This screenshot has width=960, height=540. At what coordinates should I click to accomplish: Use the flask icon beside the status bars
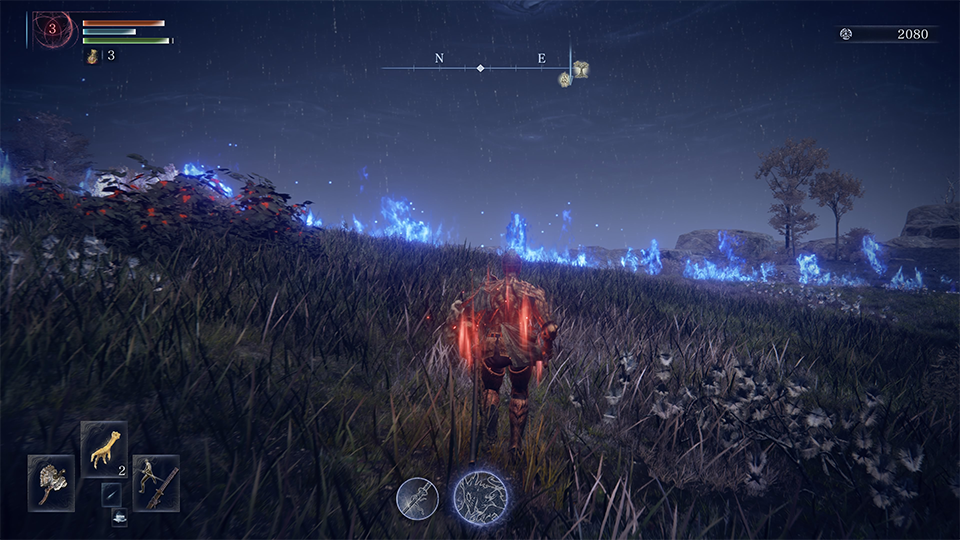pyautogui.click(x=93, y=56)
